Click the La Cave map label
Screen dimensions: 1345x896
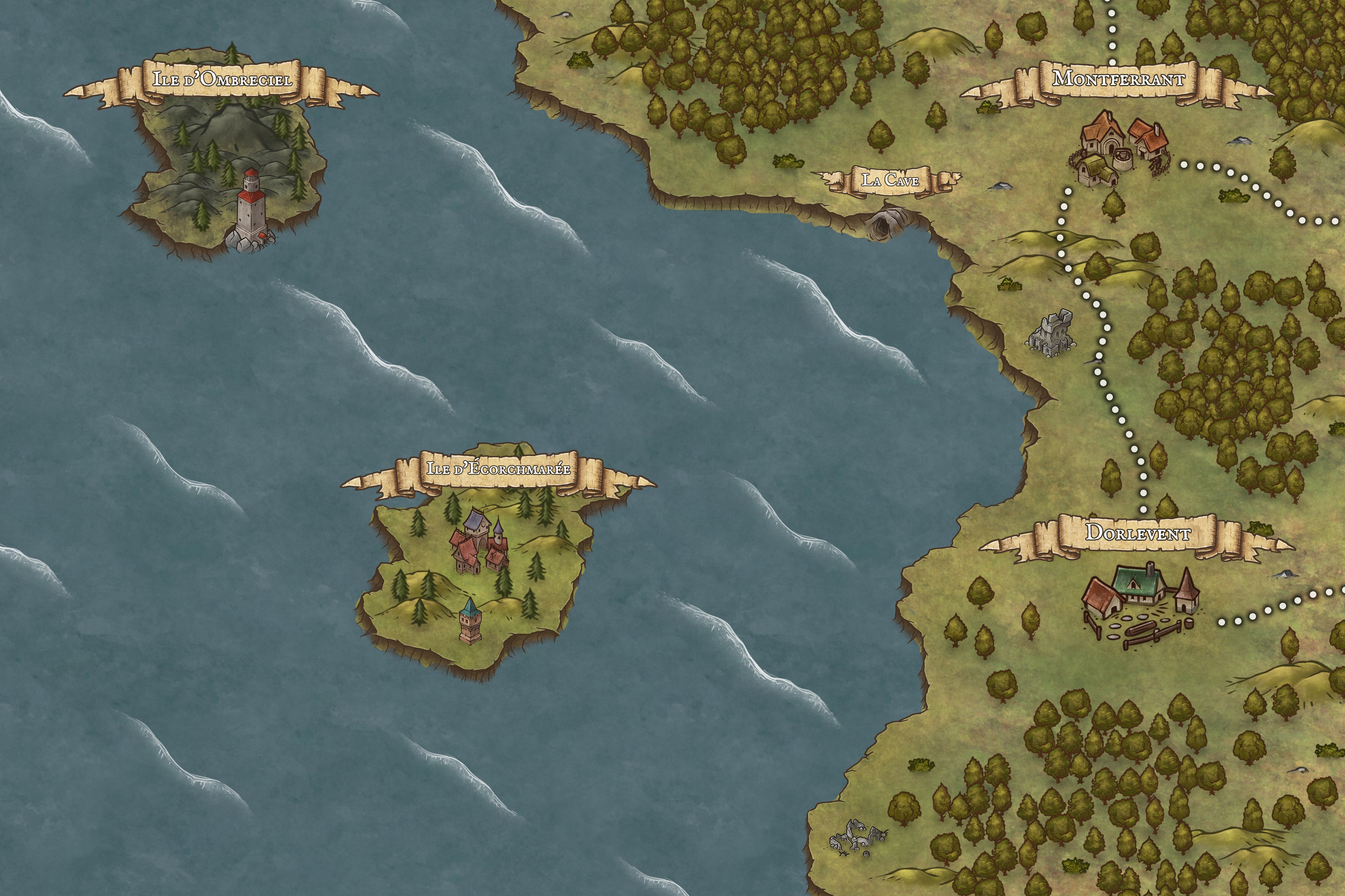(x=891, y=181)
